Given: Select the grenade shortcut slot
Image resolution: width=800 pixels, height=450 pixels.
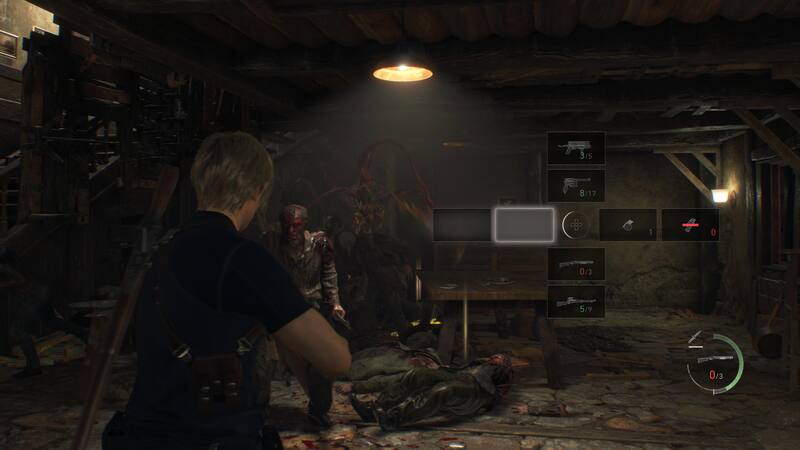Looking at the screenshot, I should click(x=627, y=225).
